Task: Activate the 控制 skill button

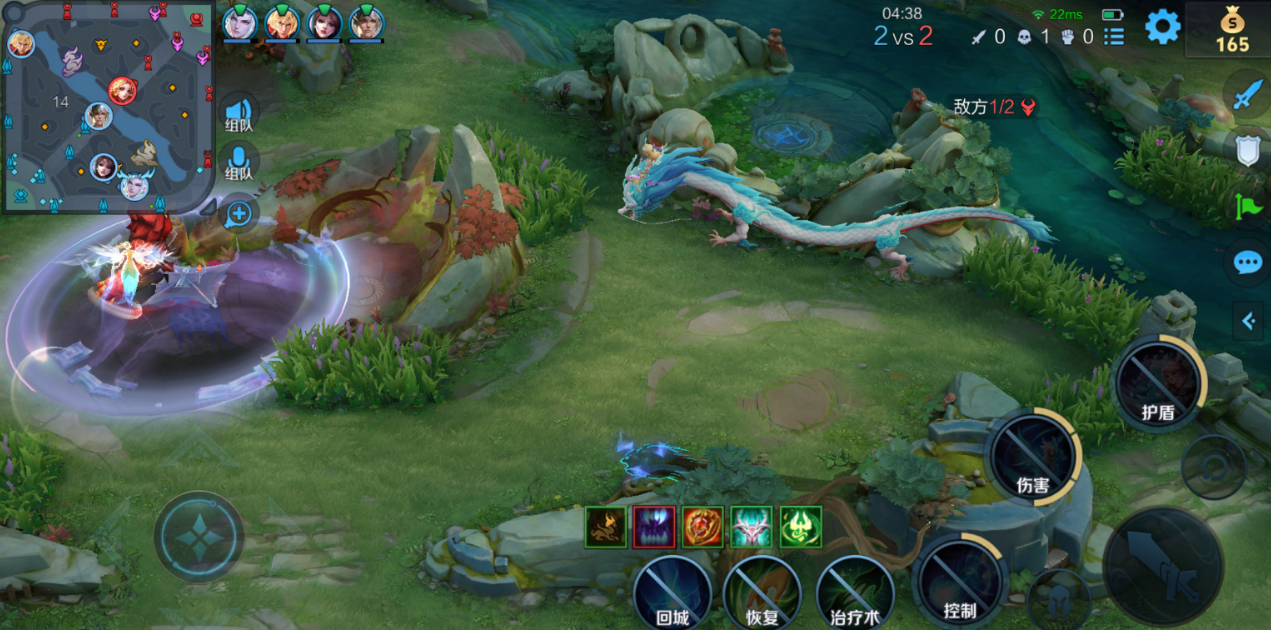Action: point(960,581)
